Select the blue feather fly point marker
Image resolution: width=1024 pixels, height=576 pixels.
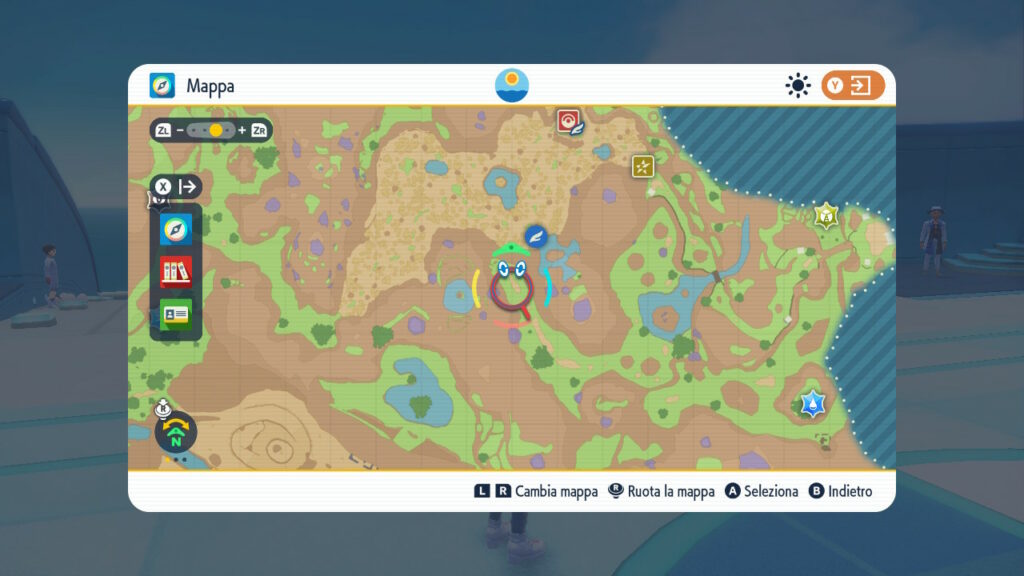coord(538,236)
